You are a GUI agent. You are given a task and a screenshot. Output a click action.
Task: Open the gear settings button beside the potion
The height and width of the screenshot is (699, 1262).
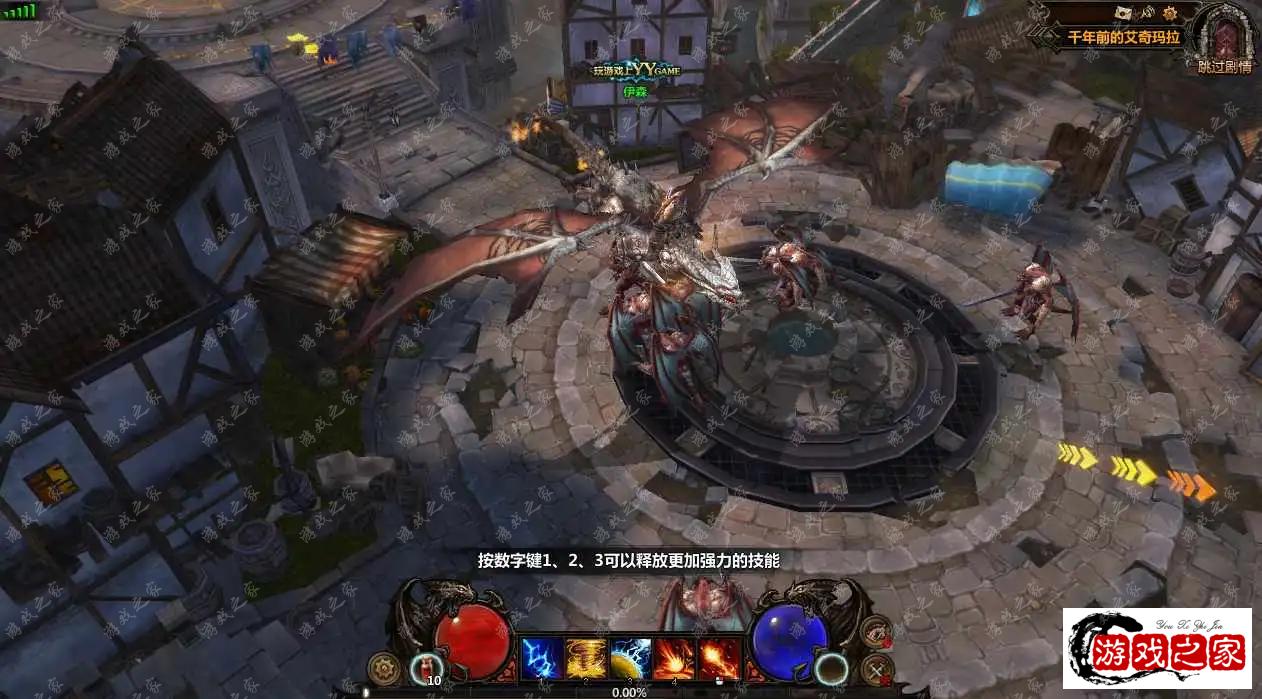click(382, 666)
